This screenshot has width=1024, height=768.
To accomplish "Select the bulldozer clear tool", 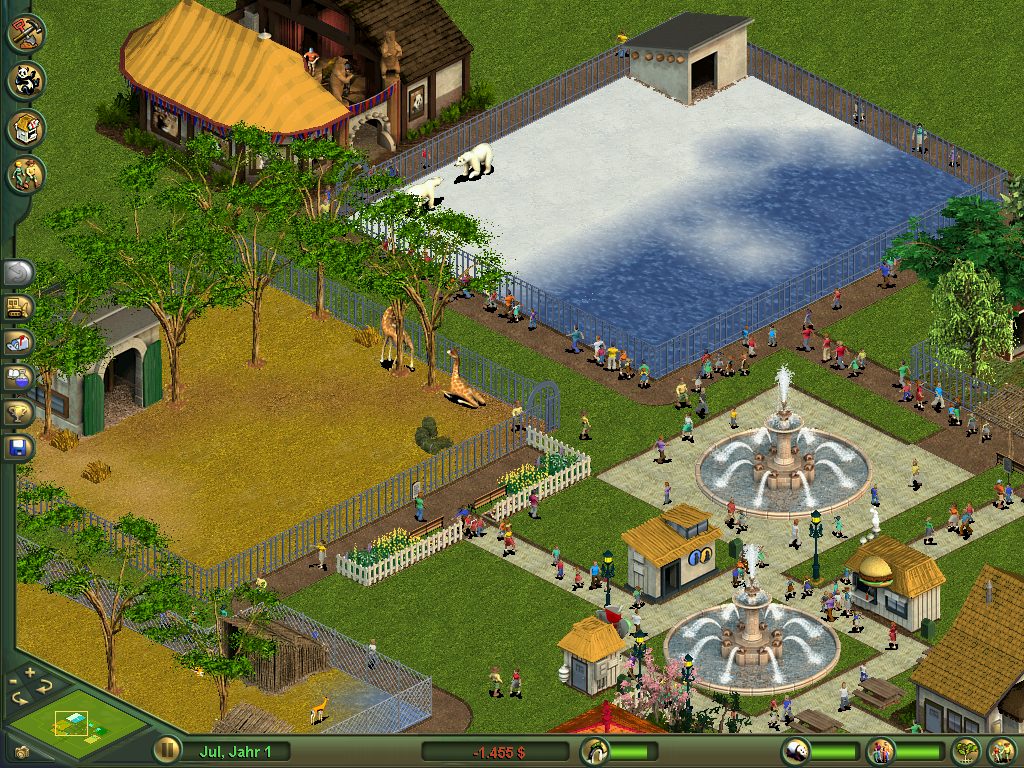I will pos(19,307).
